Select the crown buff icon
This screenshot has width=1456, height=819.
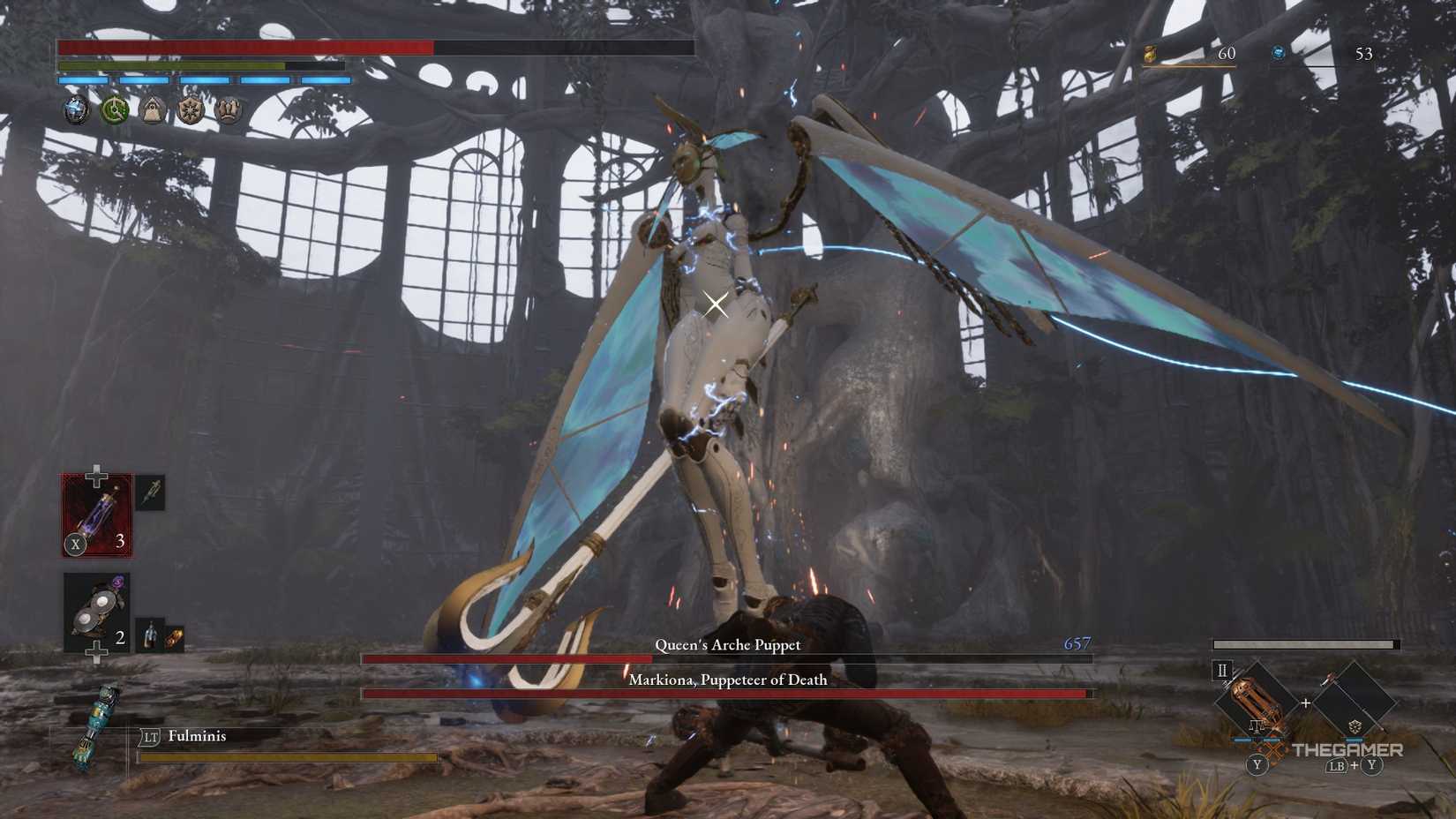pos(228,109)
